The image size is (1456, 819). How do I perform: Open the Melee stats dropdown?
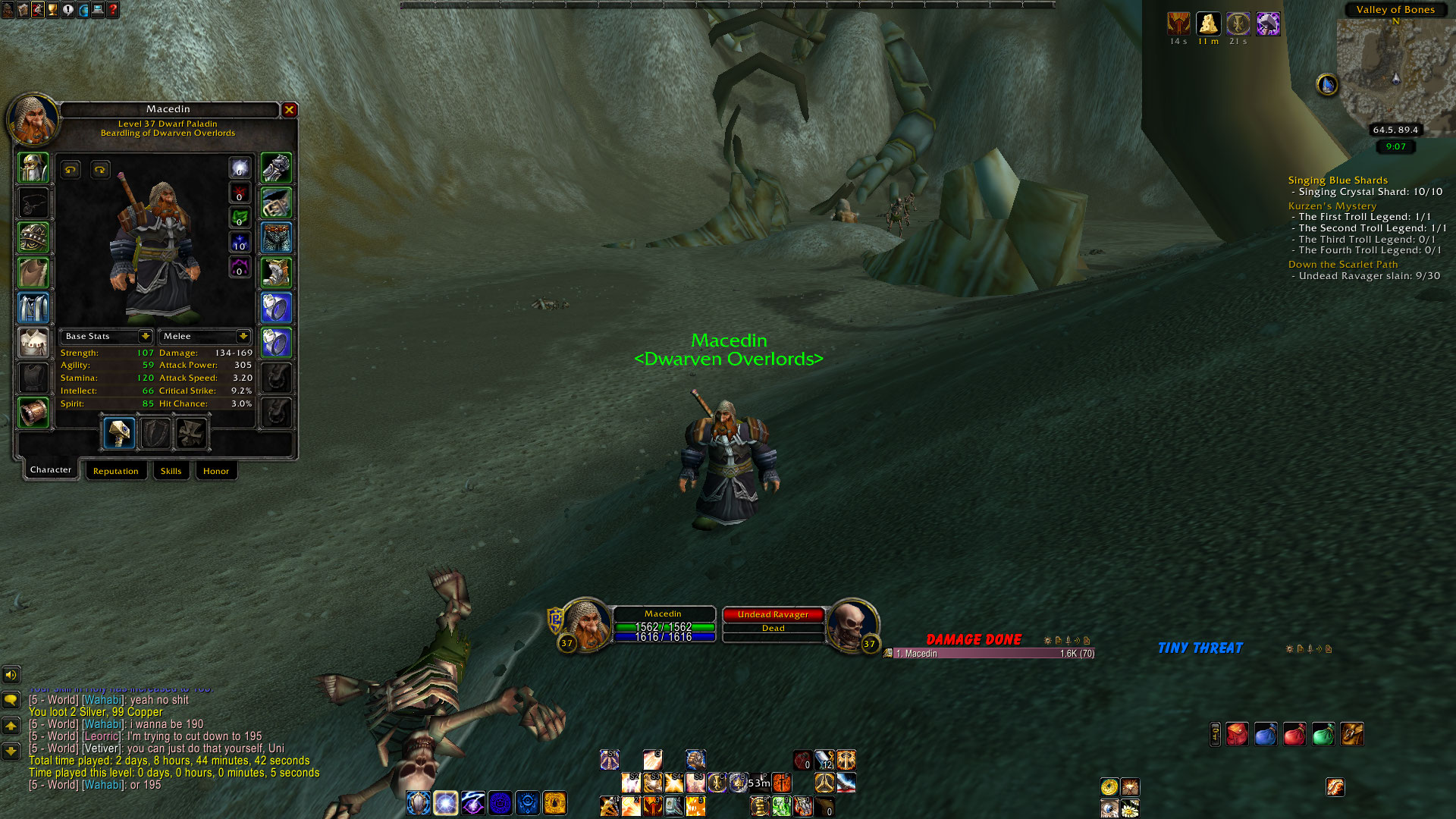pyautogui.click(x=243, y=336)
